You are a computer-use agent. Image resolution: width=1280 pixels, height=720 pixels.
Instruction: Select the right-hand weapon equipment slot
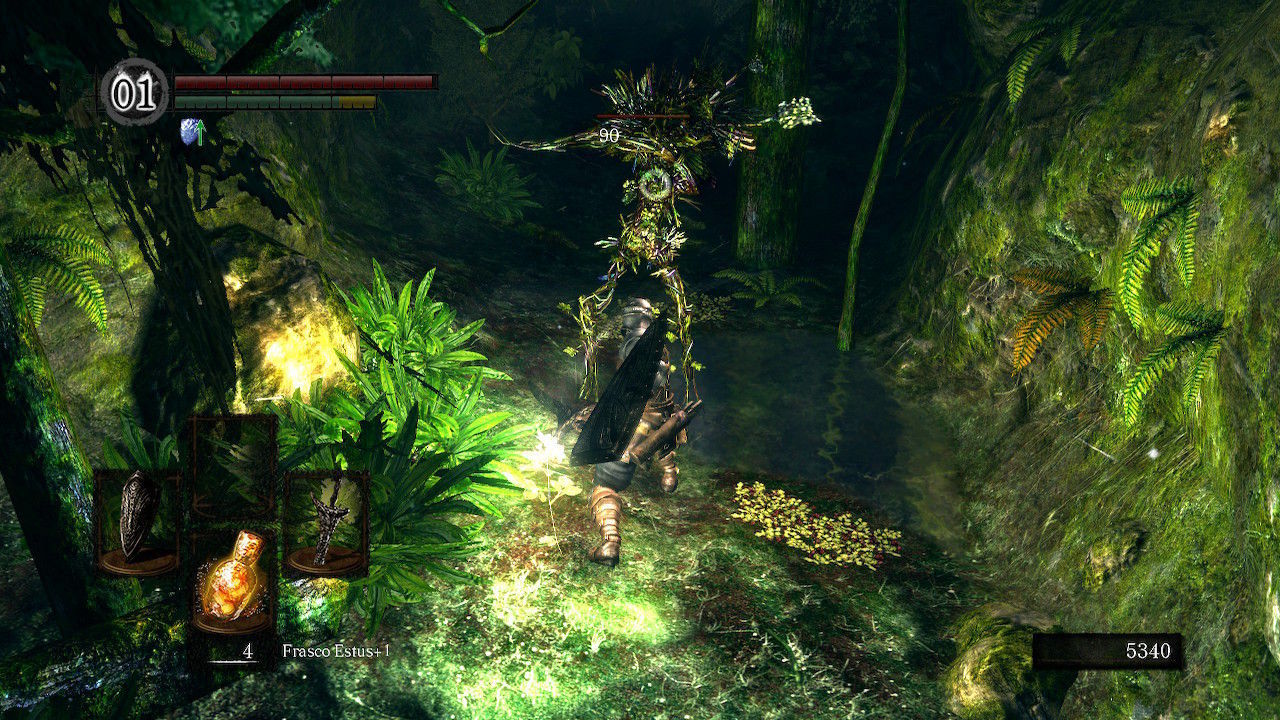coord(326,522)
